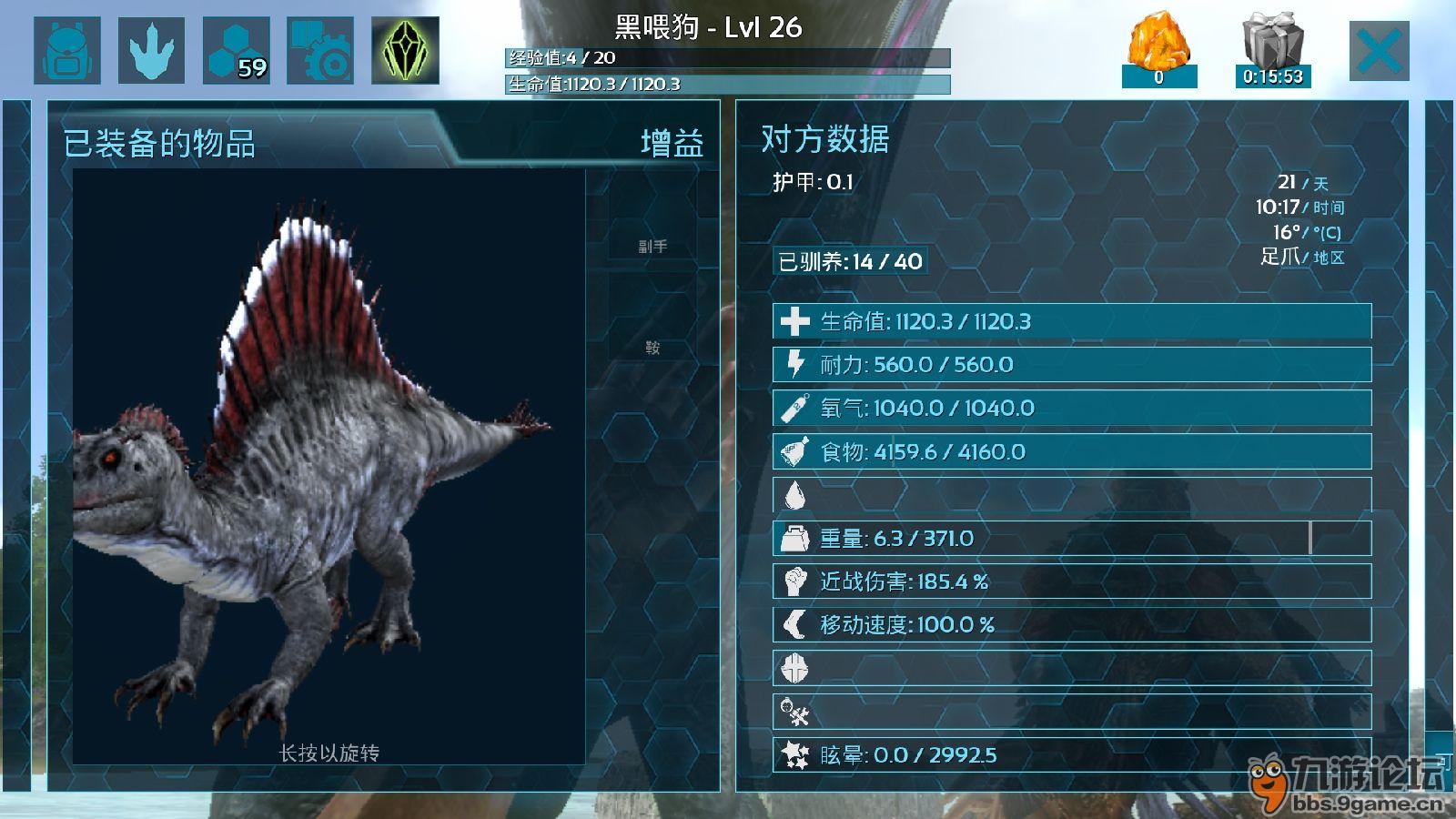Open the gear crafting settings tab
Screen dimensions: 1456x819
(x=320, y=51)
